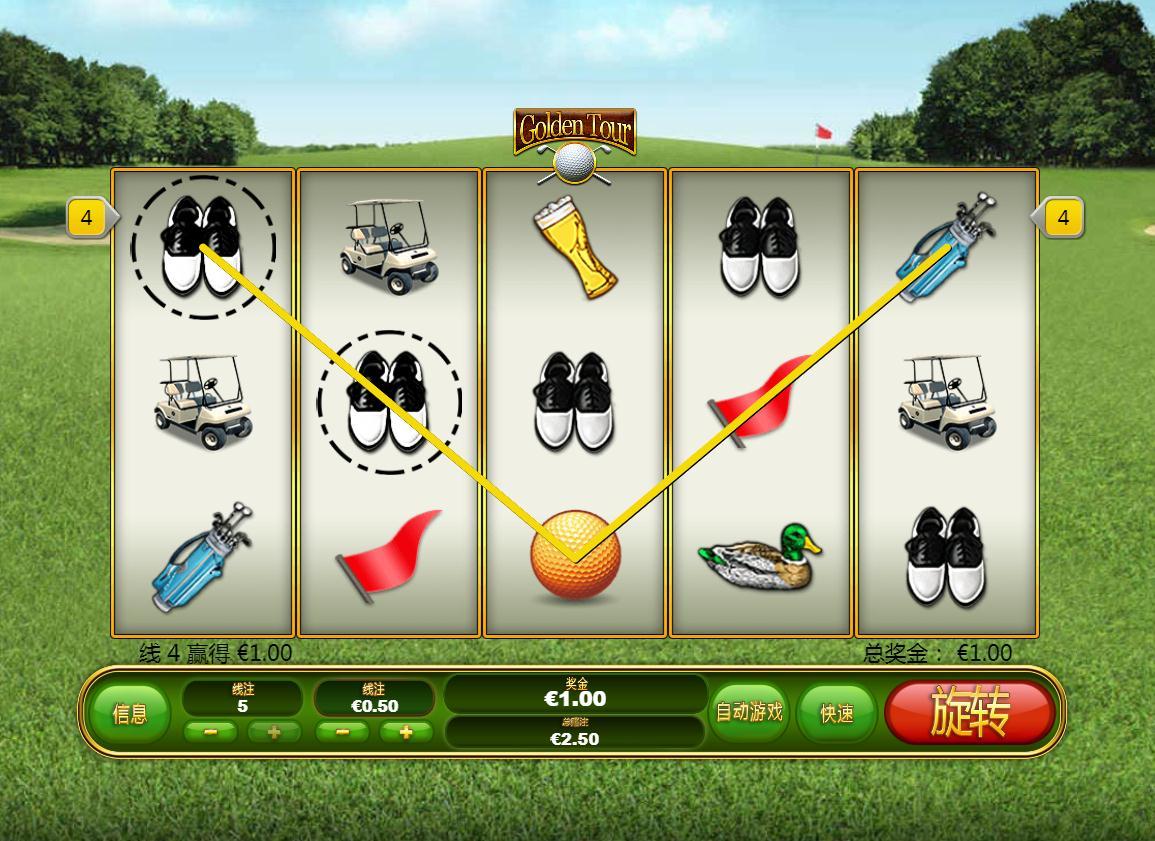Screen dimensions: 1155x841
Task: Decrease the number of lines below 5
Action: [211, 732]
